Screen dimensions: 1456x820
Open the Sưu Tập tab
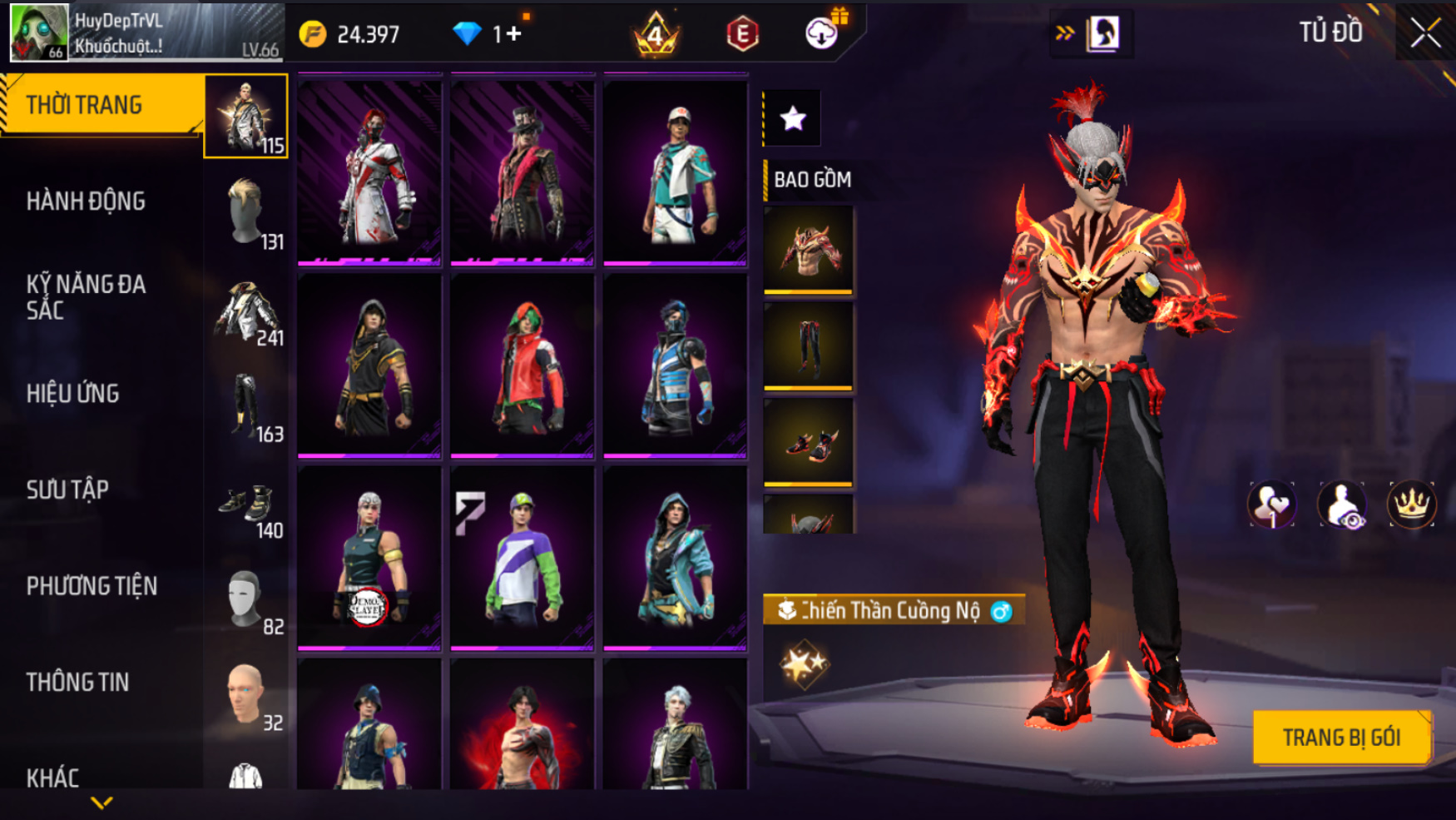coord(68,490)
